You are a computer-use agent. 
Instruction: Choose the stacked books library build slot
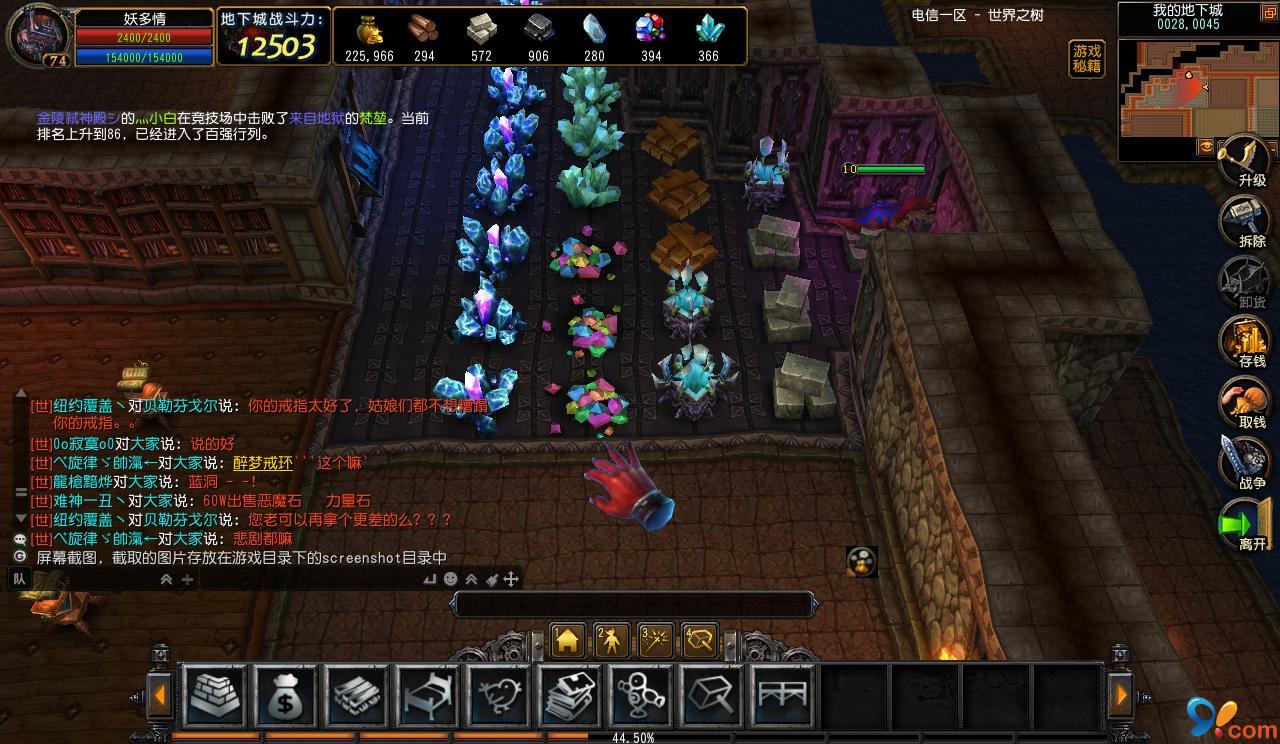569,694
